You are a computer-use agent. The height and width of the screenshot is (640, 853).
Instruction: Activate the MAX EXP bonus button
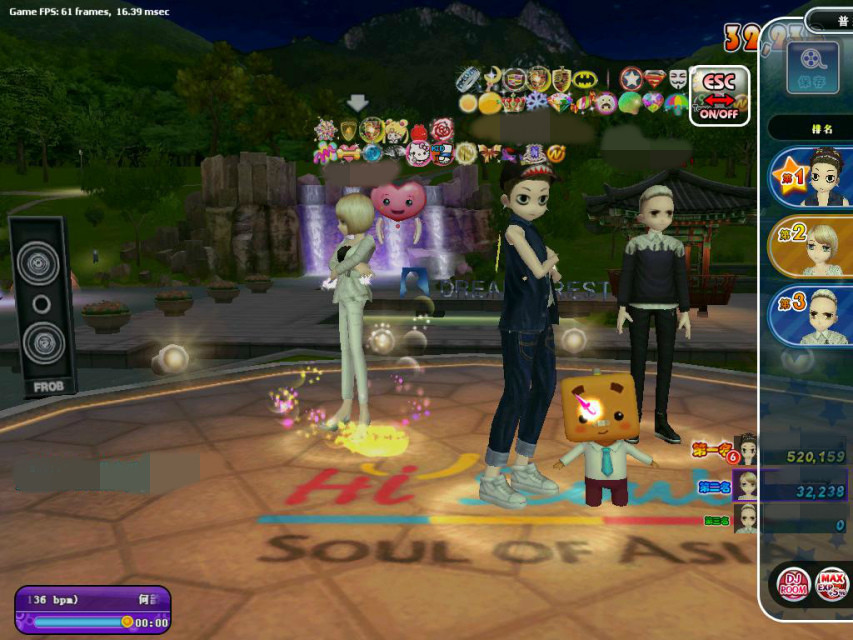[x=833, y=583]
